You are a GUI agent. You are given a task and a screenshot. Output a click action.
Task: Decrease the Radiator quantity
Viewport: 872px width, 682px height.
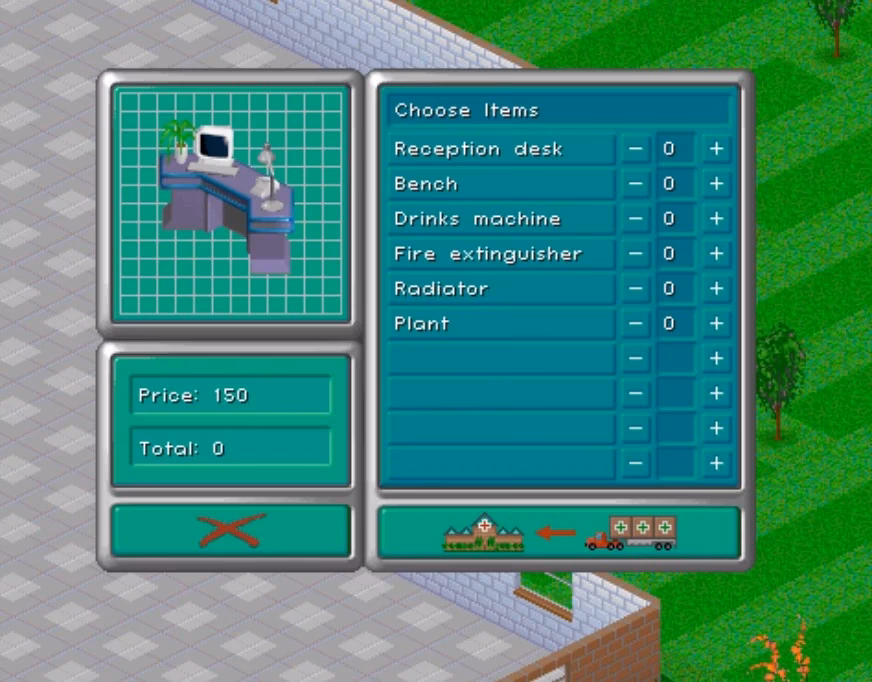636,289
